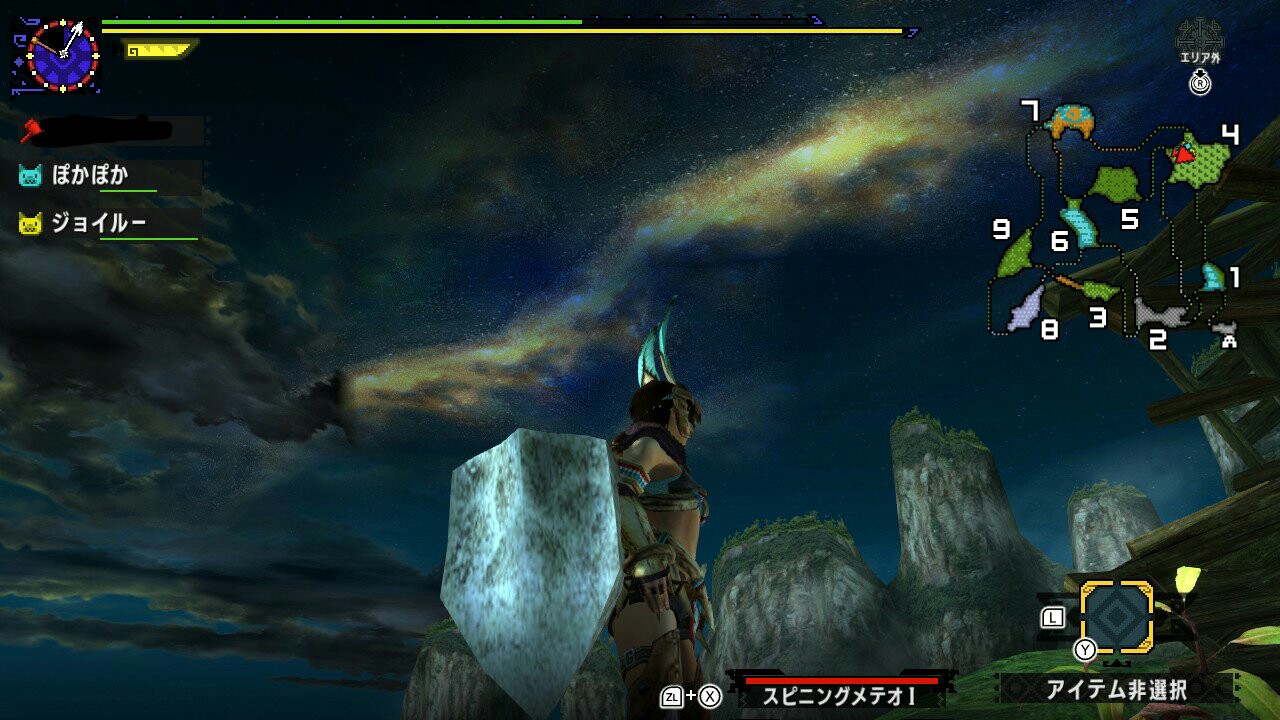The image size is (1280, 720).
Task: Select the Palico ぽかぽか party entry
Action: (x=90, y=175)
